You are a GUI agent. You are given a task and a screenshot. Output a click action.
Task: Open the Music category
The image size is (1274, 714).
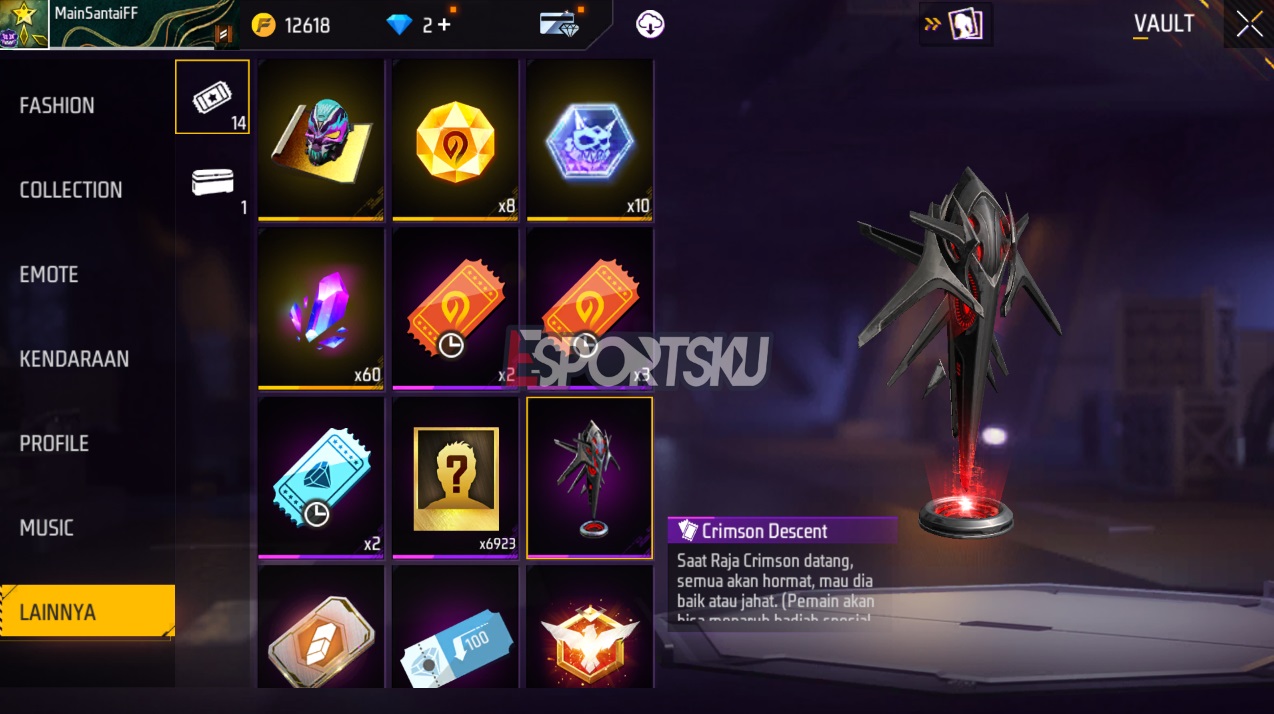pyautogui.click(x=47, y=528)
